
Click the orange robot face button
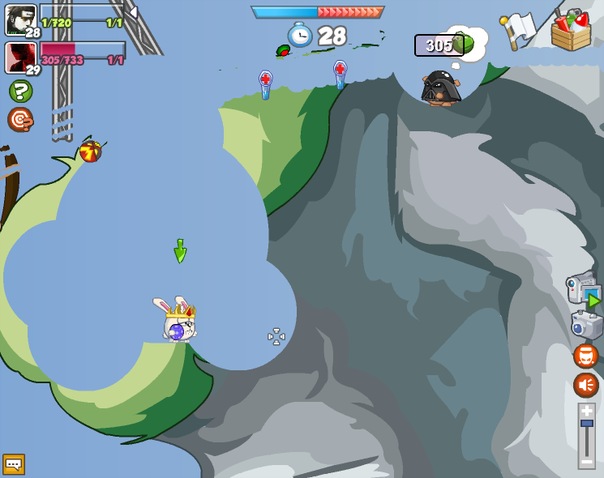point(586,355)
